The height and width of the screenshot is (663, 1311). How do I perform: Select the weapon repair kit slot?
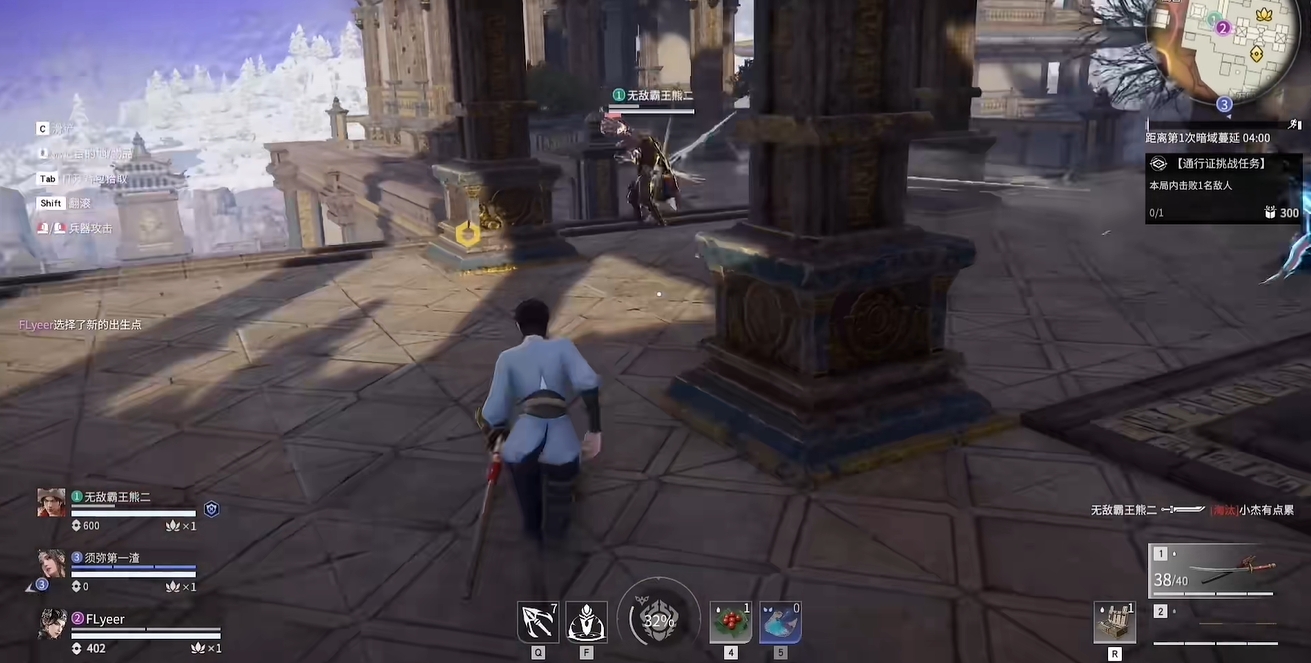(1115, 622)
